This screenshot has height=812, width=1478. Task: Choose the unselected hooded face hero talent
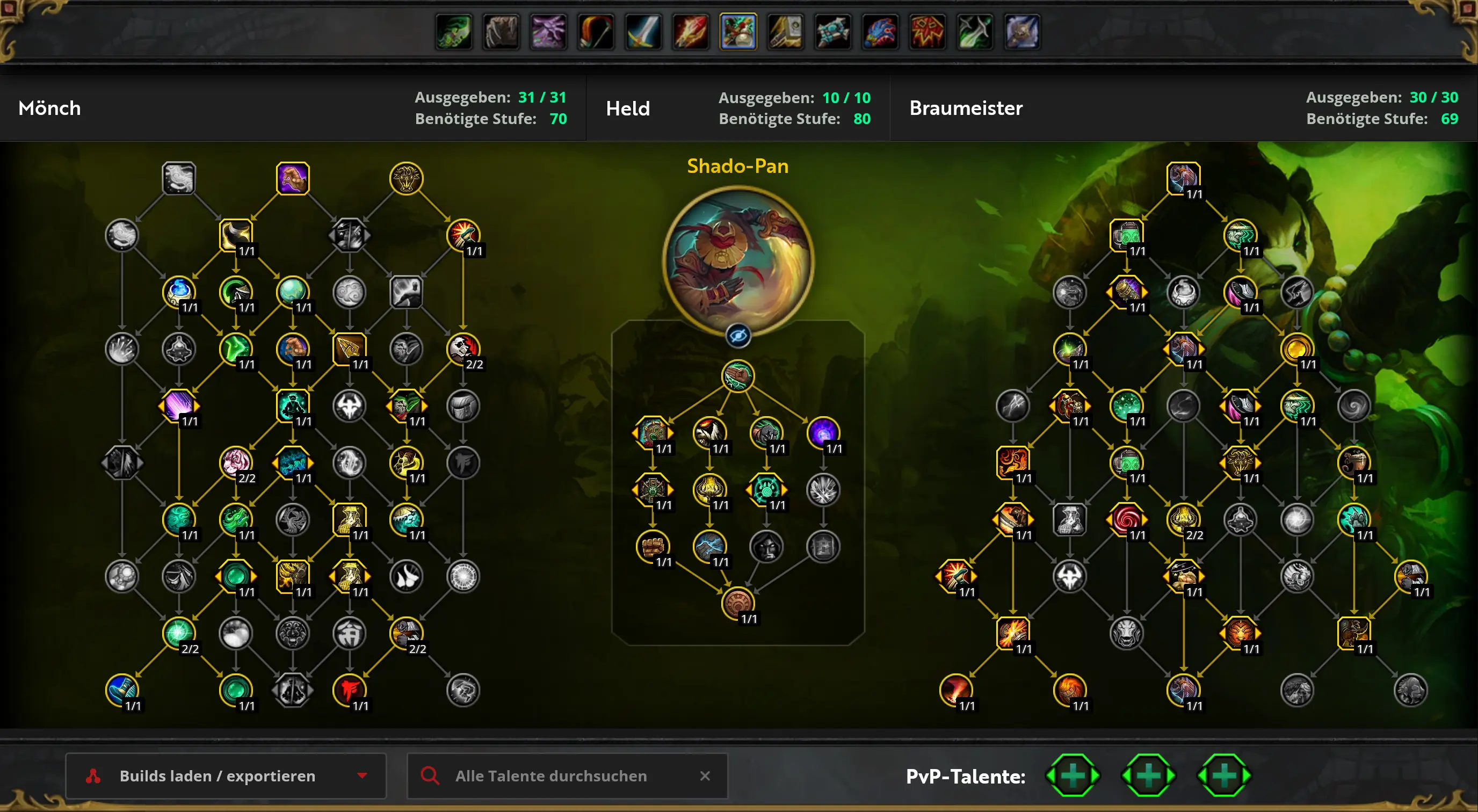pyautogui.click(x=766, y=546)
